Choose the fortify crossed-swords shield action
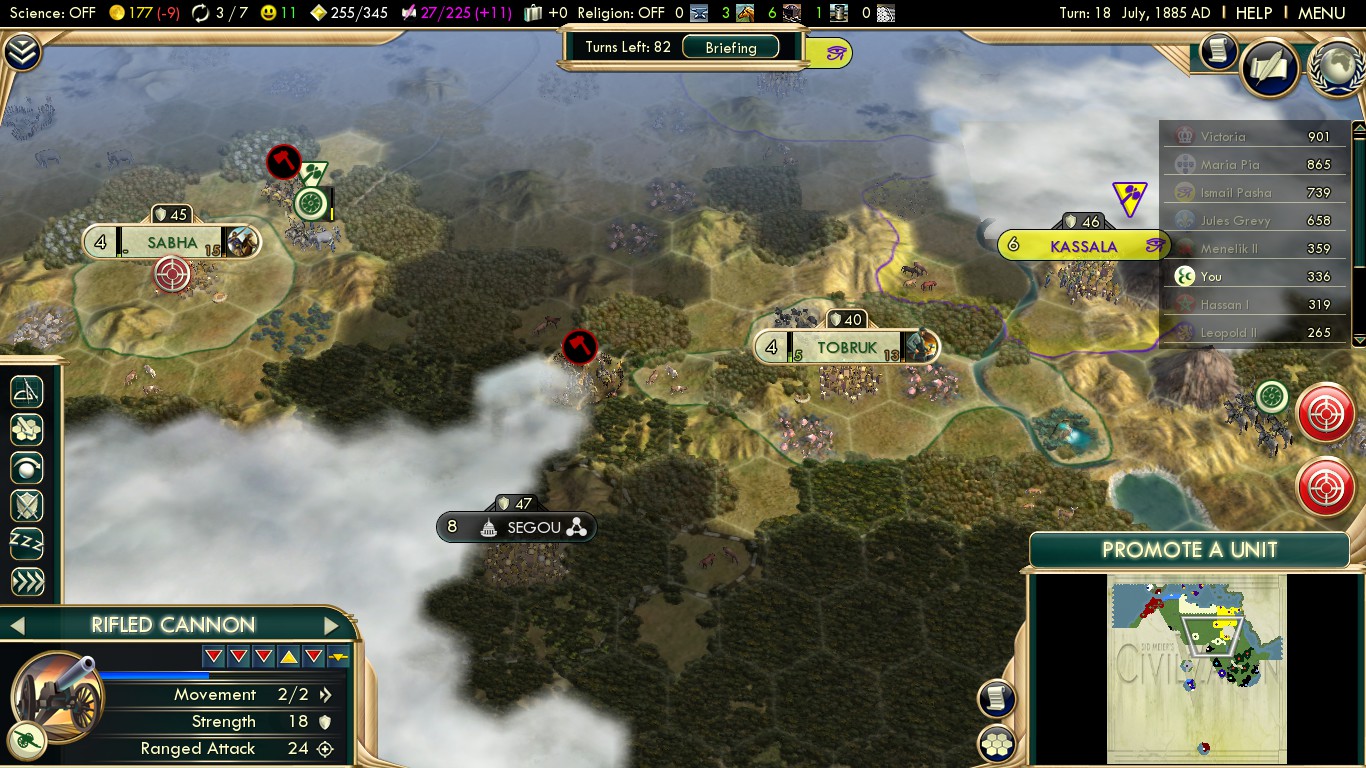This screenshot has width=1366, height=768. (27, 506)
